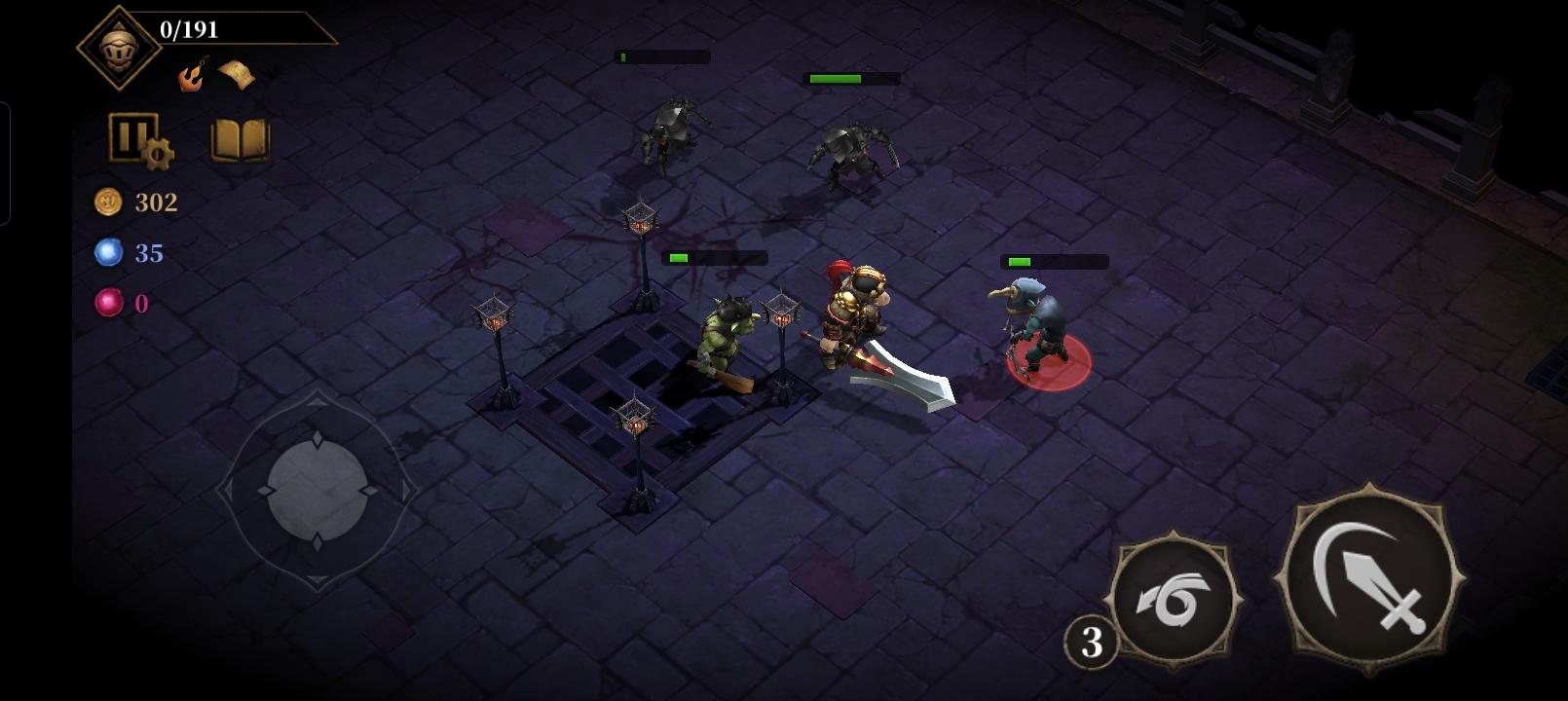Tap the dash charge counter showing 3
1568x701 pixels.
point(1092,643)
